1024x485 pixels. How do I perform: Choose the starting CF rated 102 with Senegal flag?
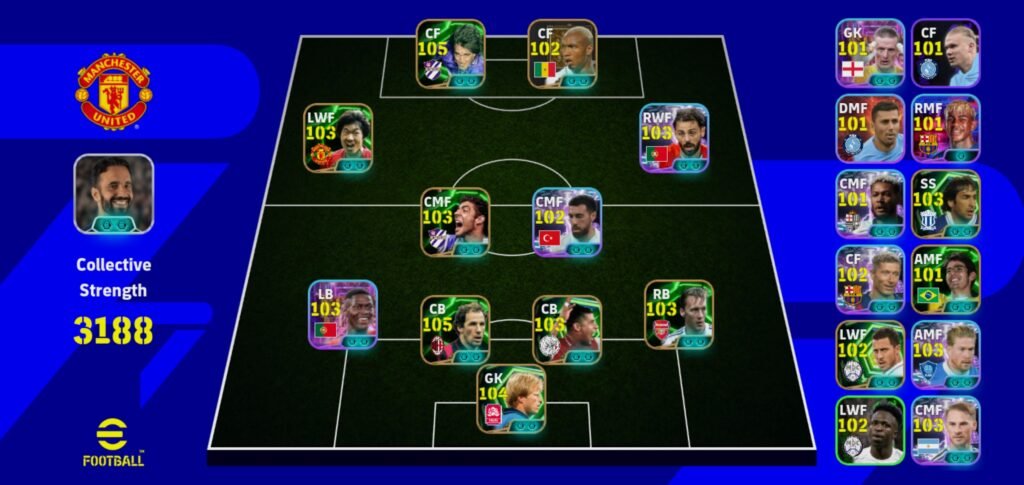563,54
